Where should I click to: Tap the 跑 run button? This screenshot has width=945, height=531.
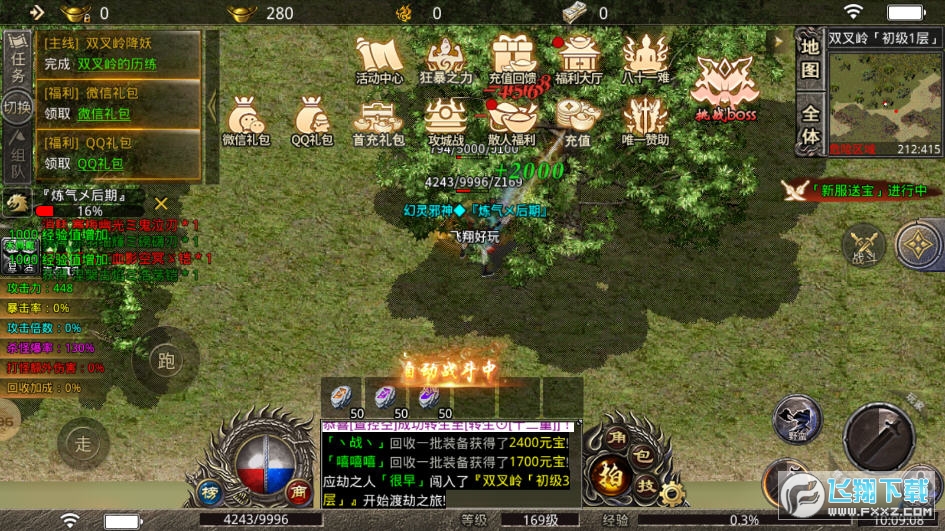[166, 360]
